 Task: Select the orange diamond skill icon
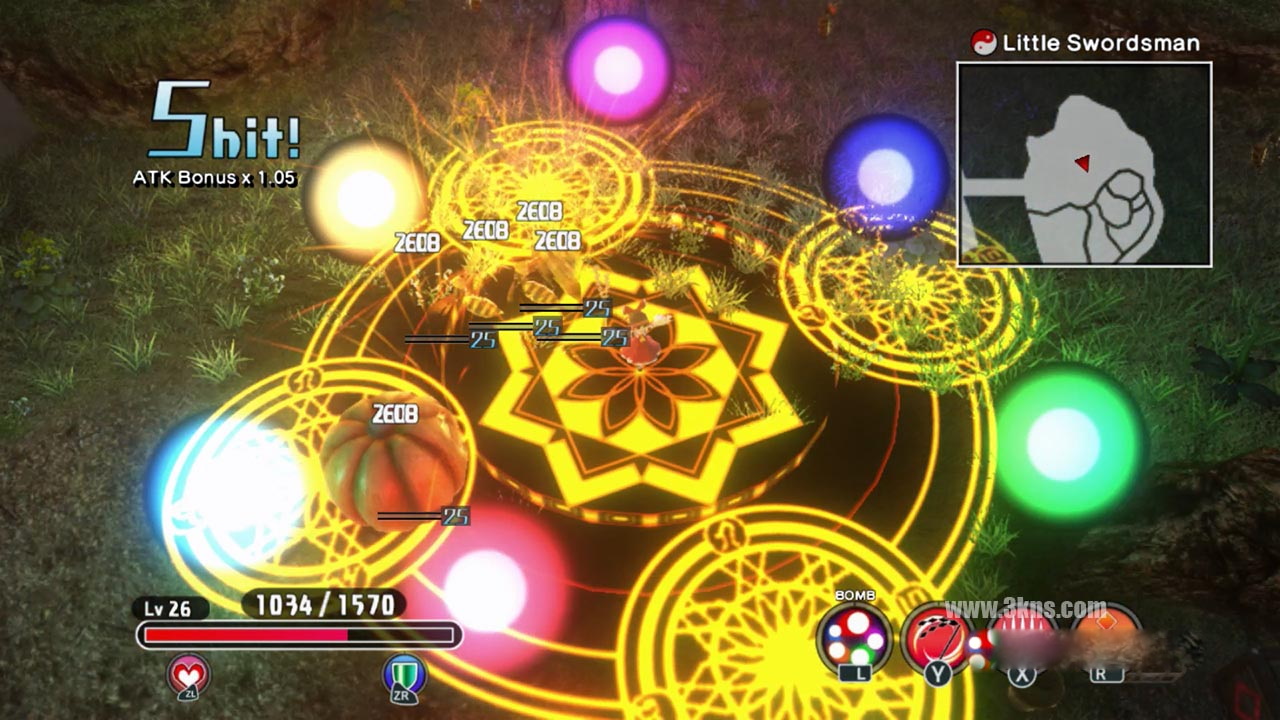(x=1104, y=634)
